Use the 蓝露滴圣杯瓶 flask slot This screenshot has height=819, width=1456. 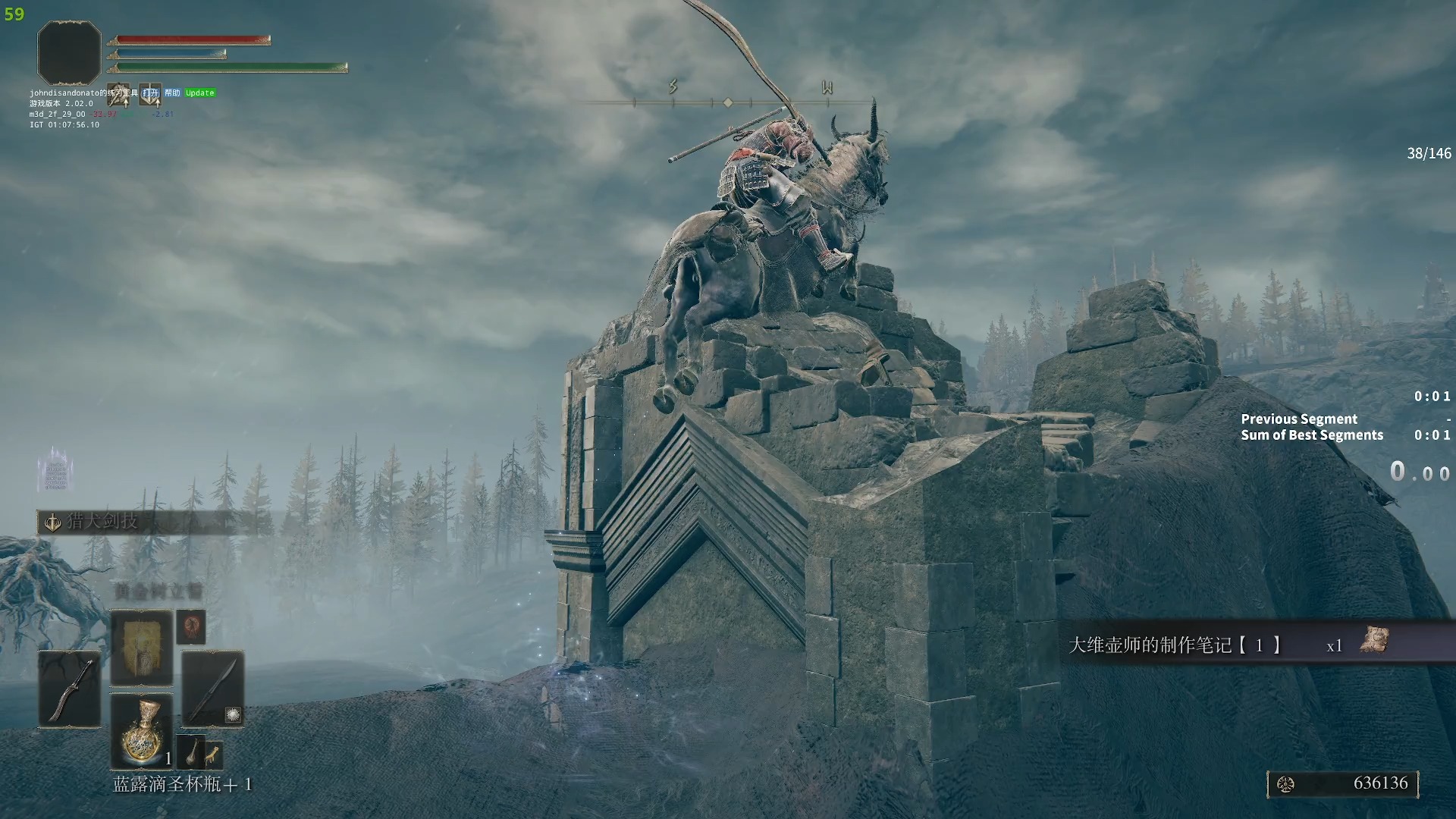tap(142, 730)
